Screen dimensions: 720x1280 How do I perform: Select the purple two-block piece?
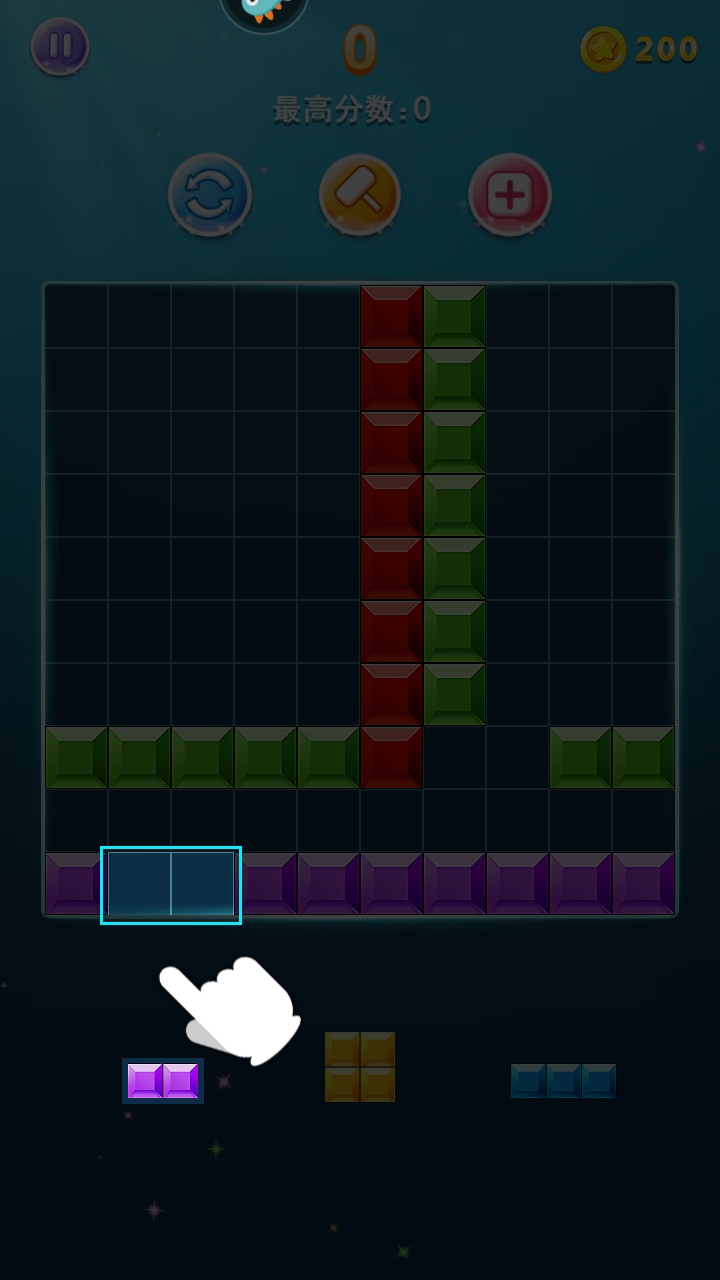pyautogui.click(x=163, y=1081)
